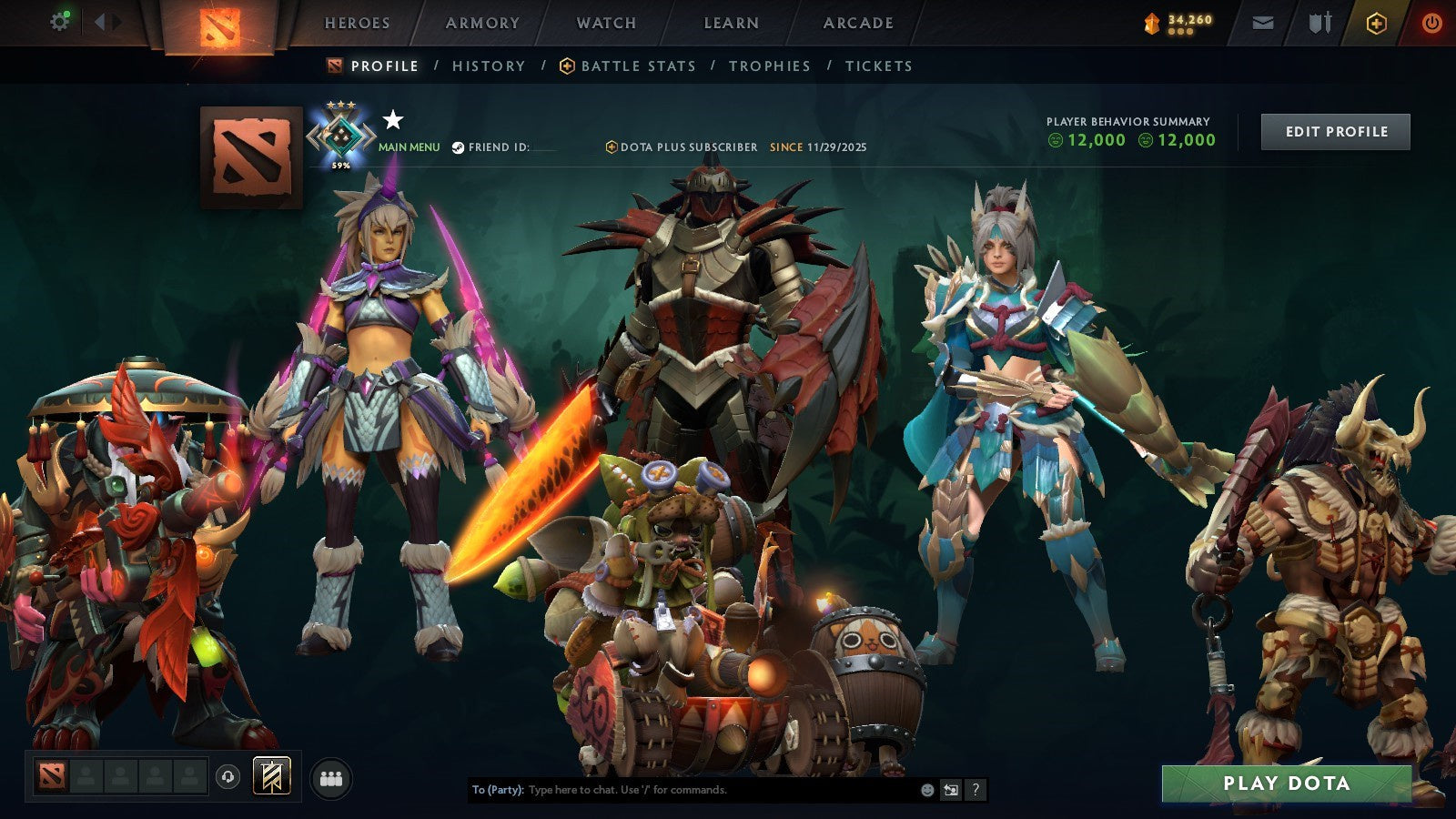Click the settings gear in the top-left corner
Image resolution: width=1456 pixels, height=819 pixels.
tap(59, 20)
